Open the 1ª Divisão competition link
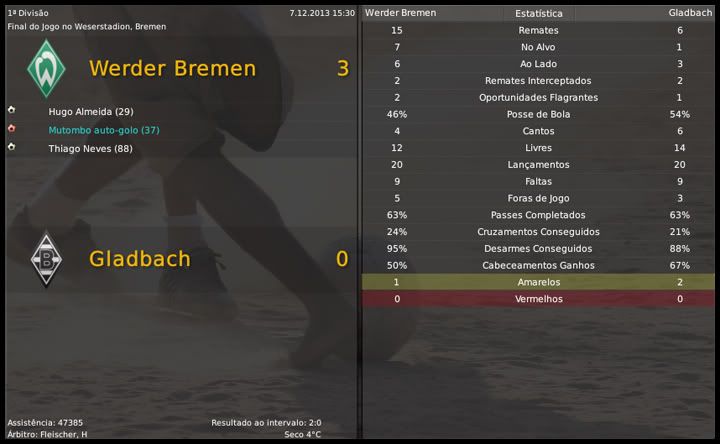 pyautogui.click(x=27, y=13)
